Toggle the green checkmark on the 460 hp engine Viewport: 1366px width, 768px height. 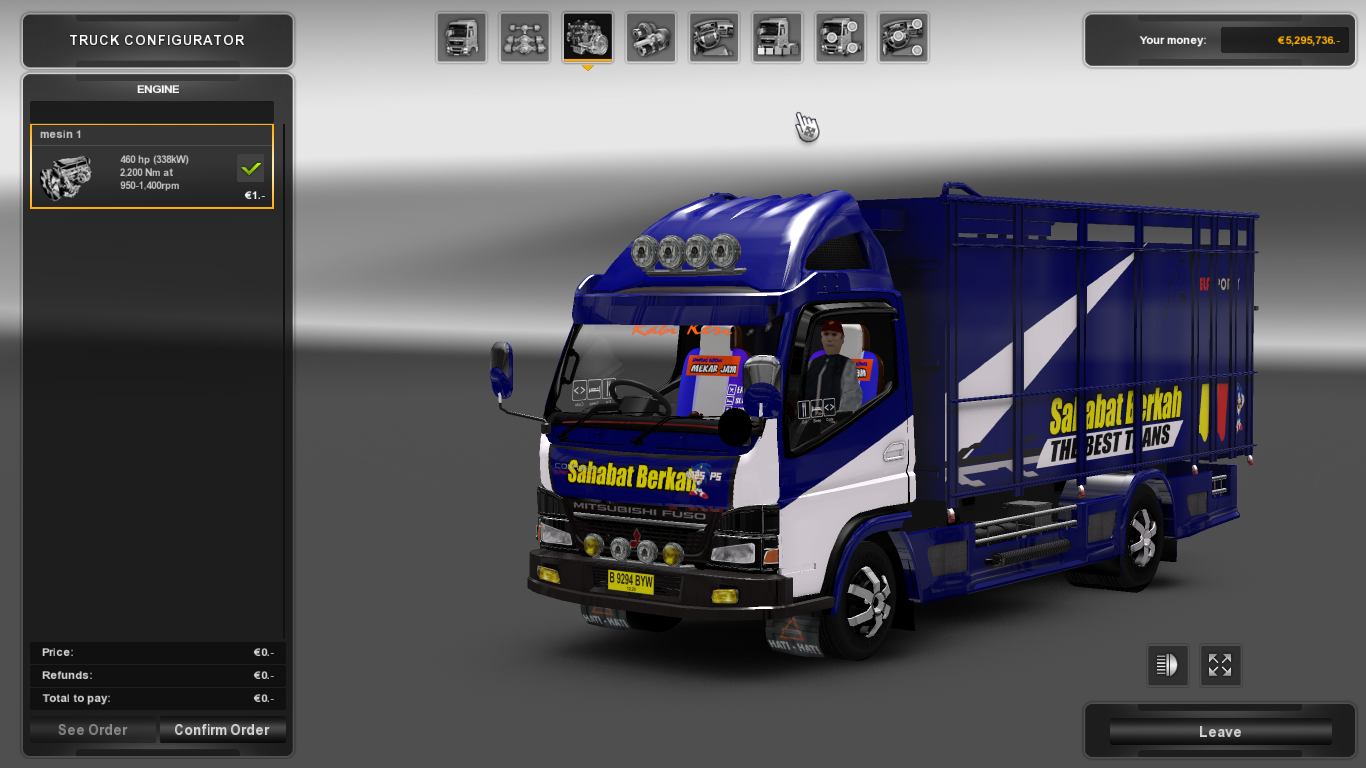click(250, 168)
